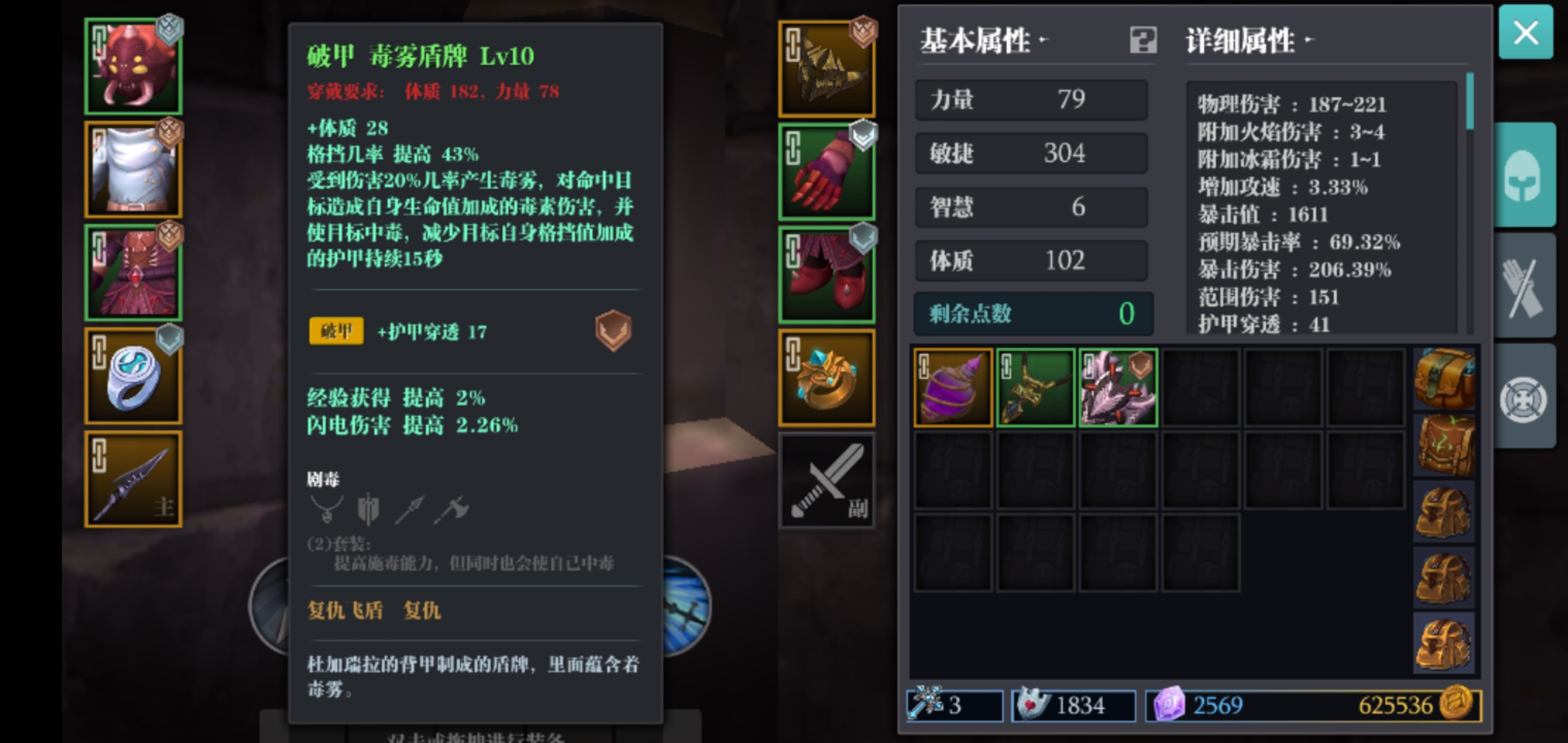Viewport: 1568px width, 743px height.
Task: Click the off-hand sword slot labeled 副
Action: tap(827, 480)
